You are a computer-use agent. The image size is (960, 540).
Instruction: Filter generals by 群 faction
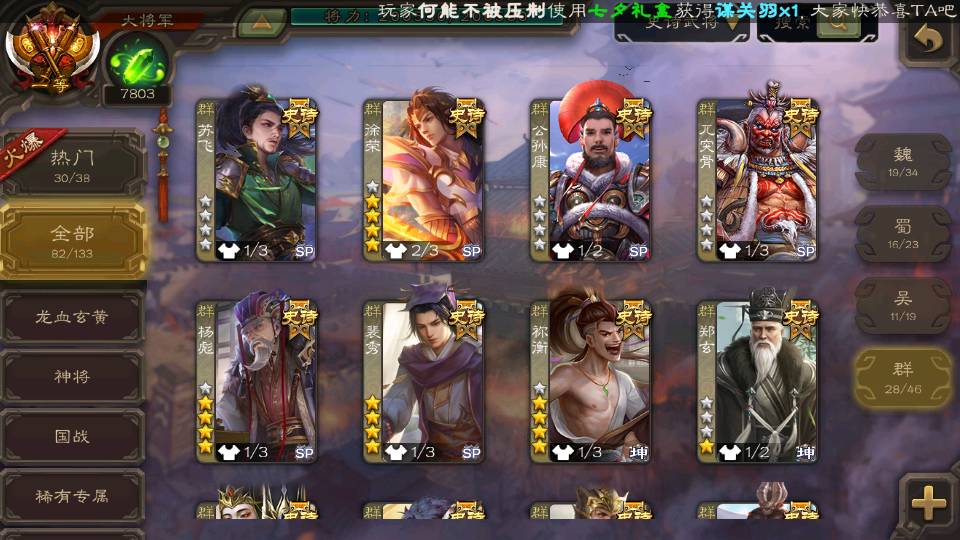tap(903, 377)
